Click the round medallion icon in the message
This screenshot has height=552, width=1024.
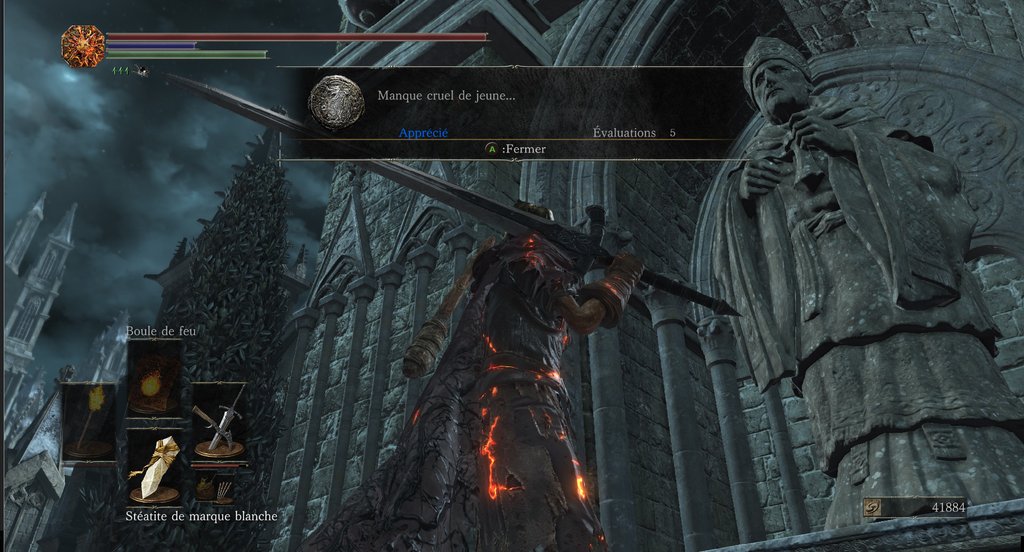point(336,102)
